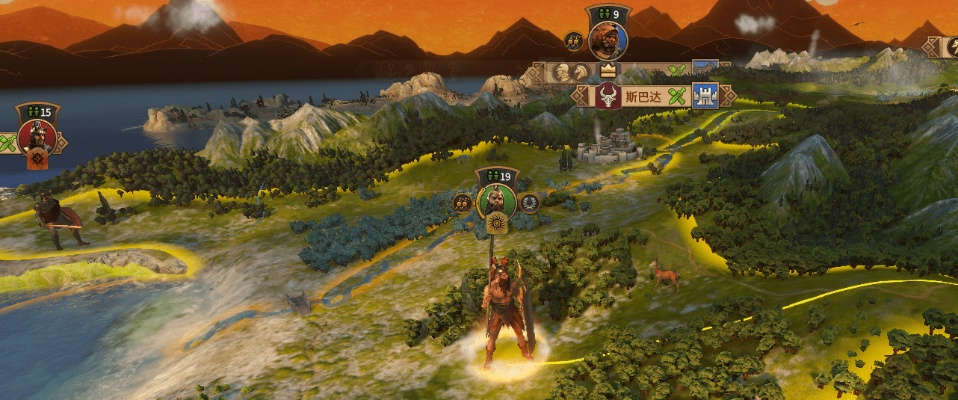
Task: Click the crown icon above 斯巴达 label
Action: tap(607, 70)
